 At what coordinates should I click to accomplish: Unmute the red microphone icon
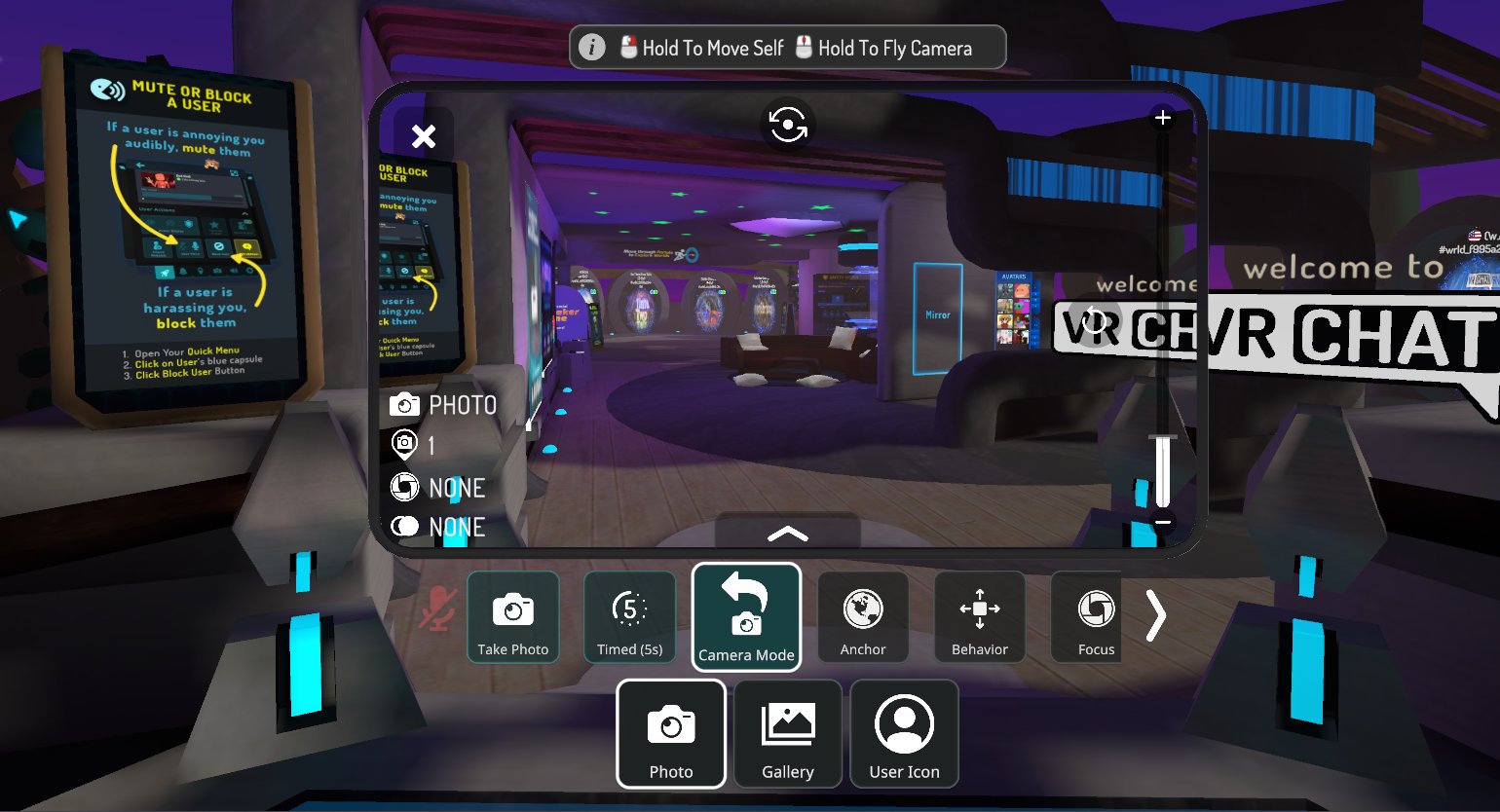point(437,606)
